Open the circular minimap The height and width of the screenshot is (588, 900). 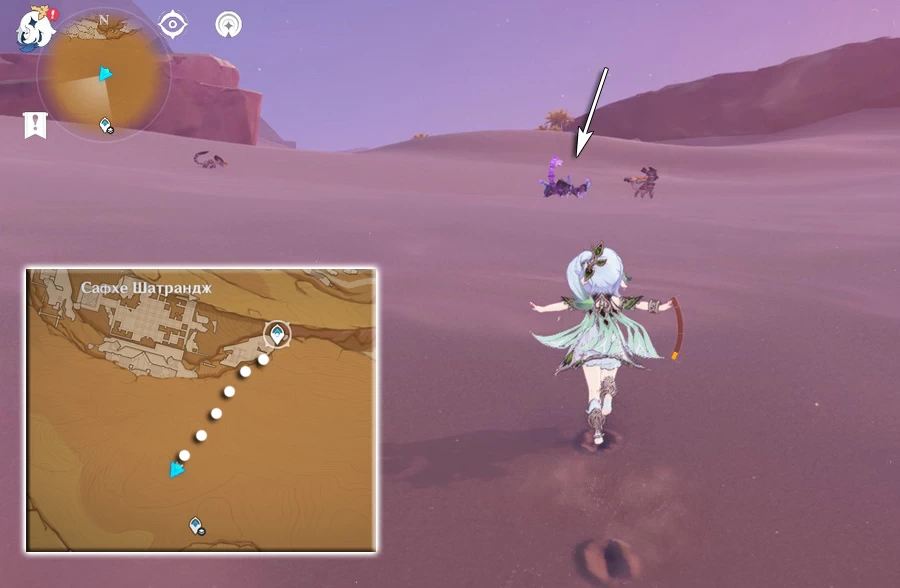104,76
